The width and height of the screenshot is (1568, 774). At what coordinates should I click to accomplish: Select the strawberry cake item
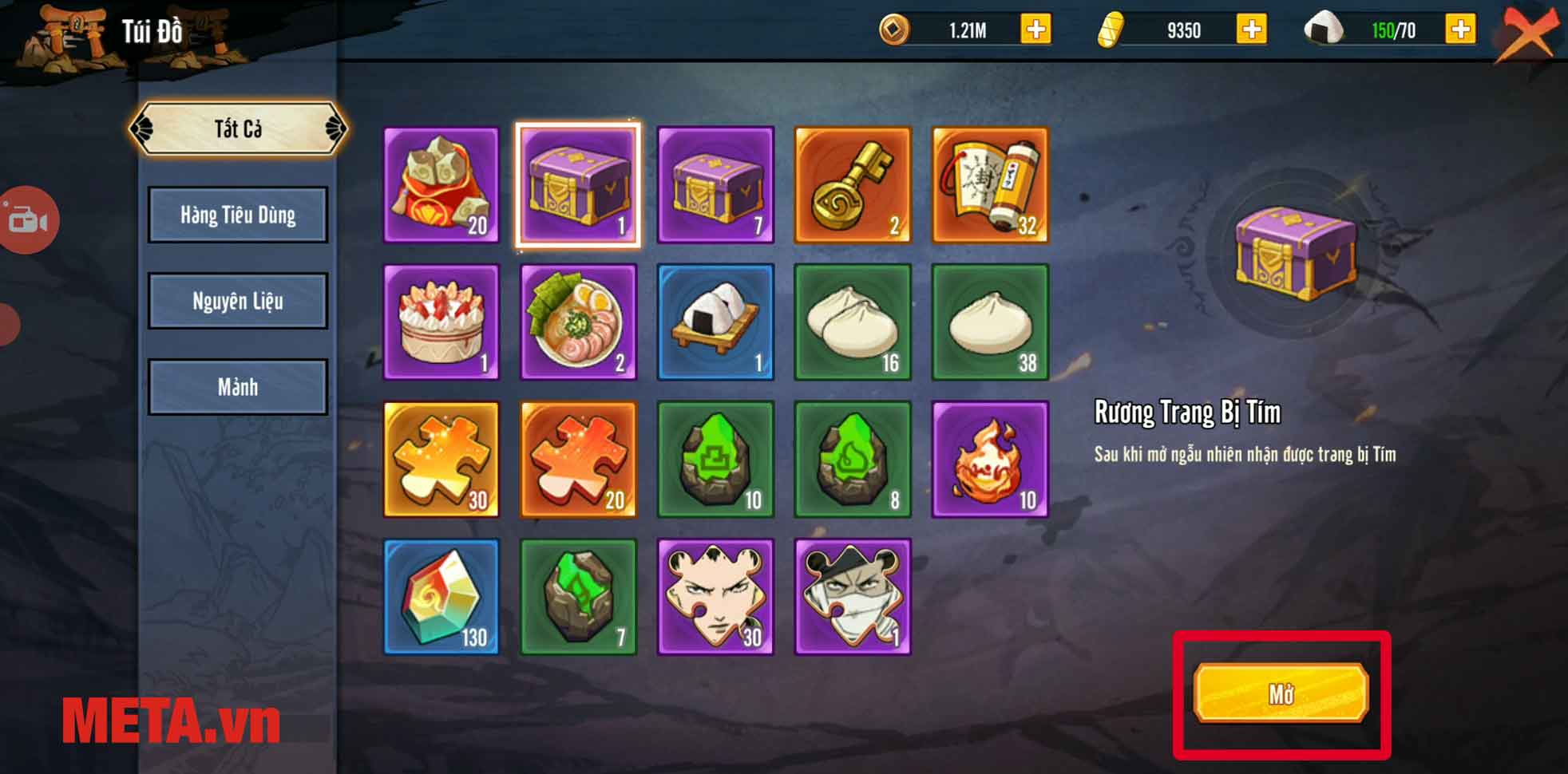(x=441, y=322)
